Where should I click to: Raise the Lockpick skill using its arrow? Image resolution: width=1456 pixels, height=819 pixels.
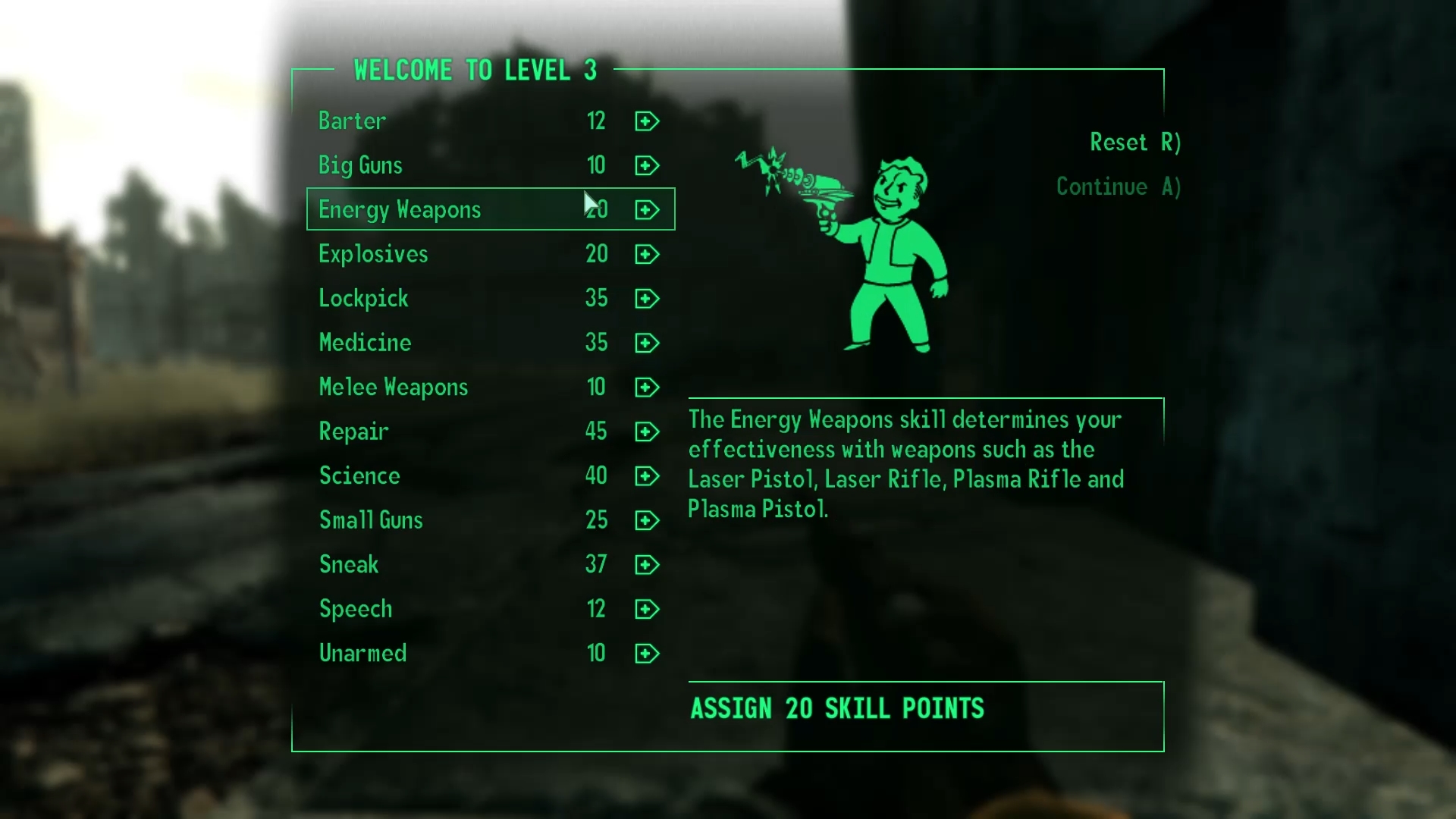(647, 299)
